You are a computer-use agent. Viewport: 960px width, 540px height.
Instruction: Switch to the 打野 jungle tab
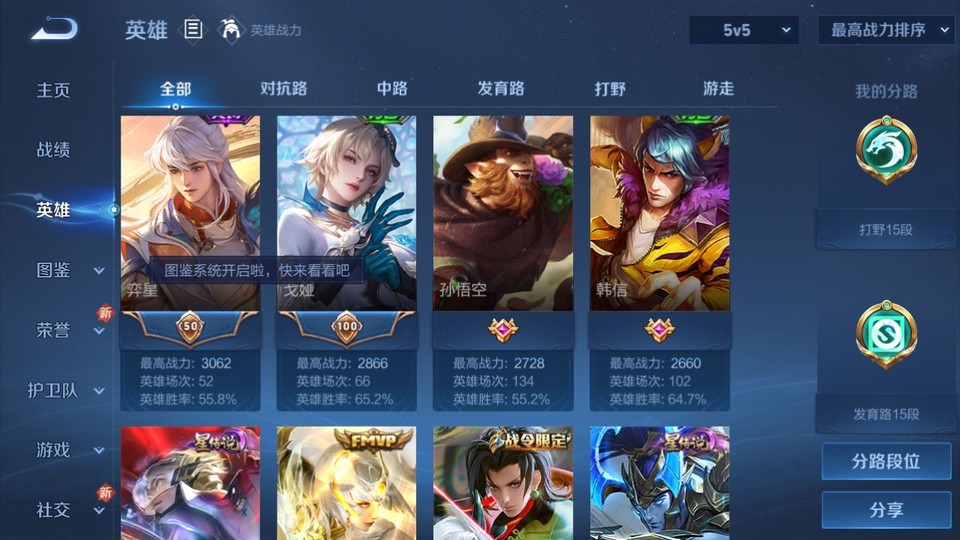pos(610,88)
